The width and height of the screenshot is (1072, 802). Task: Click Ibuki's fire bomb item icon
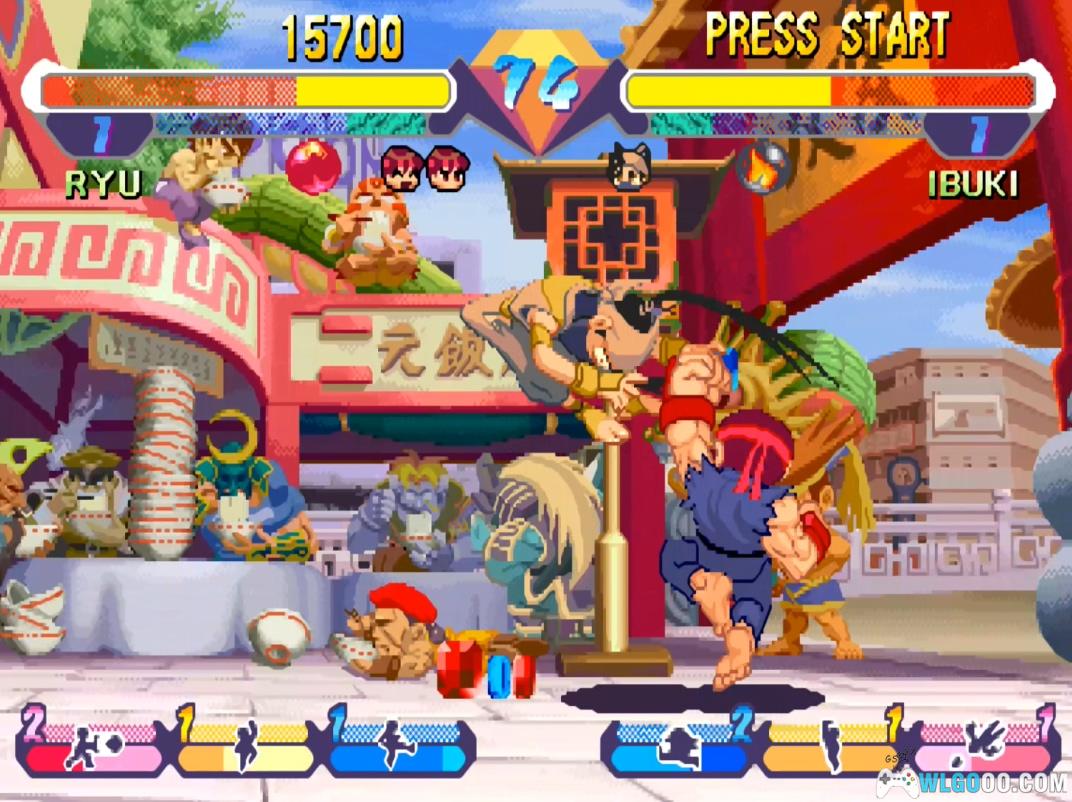[x=763, y=168]
